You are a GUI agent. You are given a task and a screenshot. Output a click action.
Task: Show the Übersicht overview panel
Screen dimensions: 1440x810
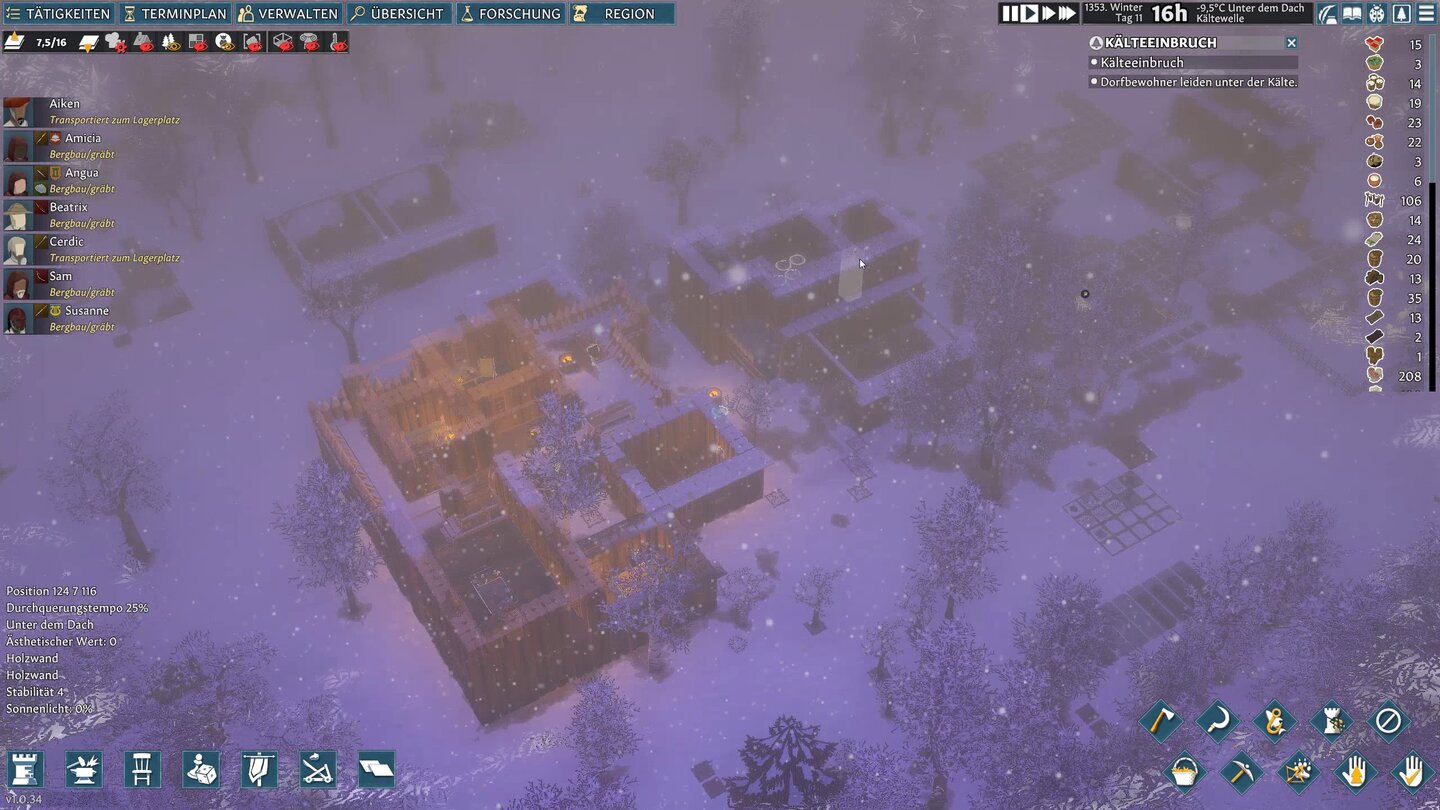point(398,14)
